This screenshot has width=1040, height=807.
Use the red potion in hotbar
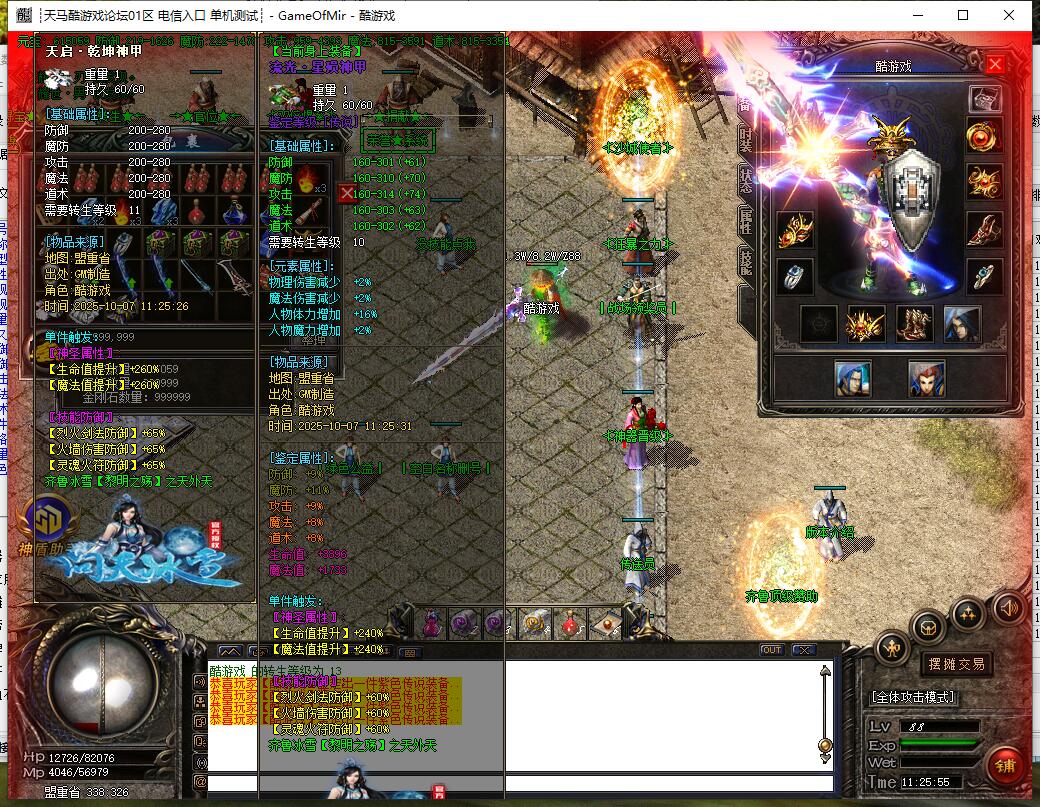571,624
